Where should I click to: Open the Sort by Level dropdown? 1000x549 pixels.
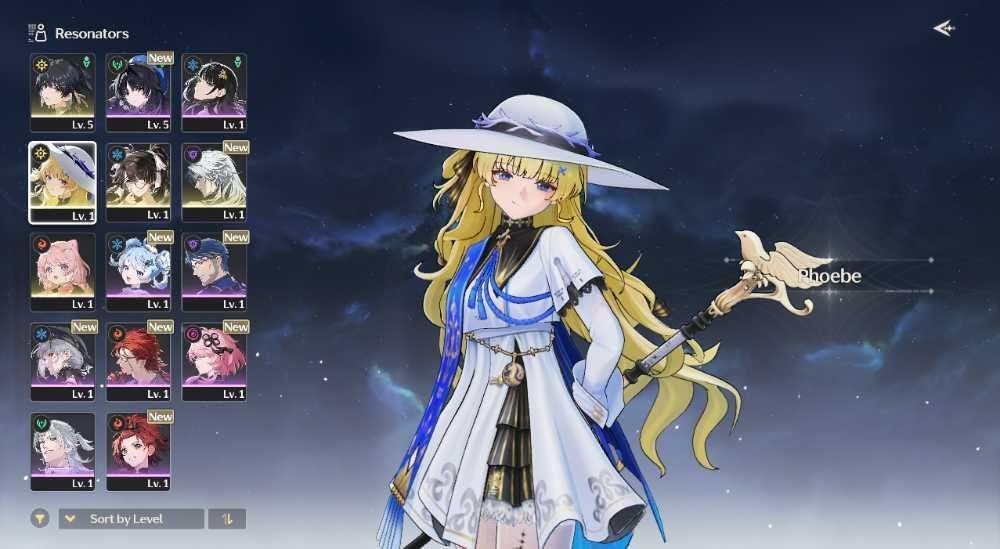pyautogui.click(x=131, y=519)
